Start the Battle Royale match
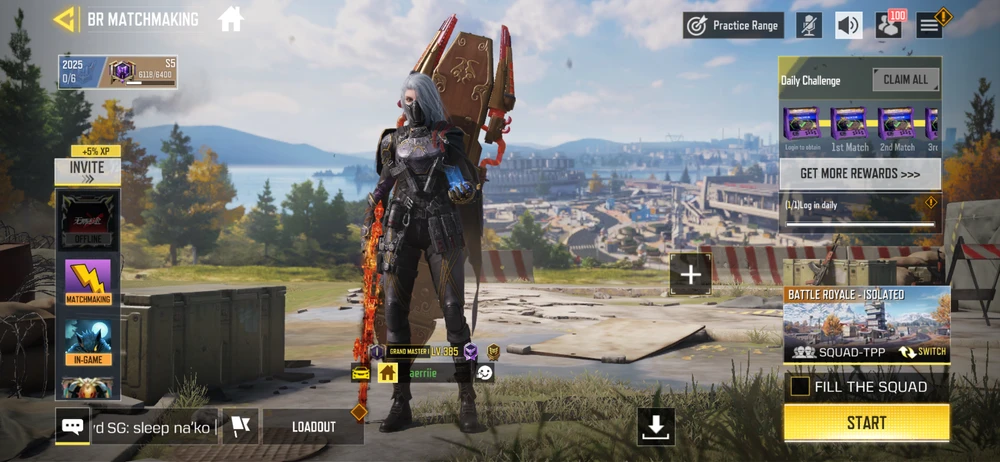This screenshot has height=462, width=1000. click(x=866, y=423)
